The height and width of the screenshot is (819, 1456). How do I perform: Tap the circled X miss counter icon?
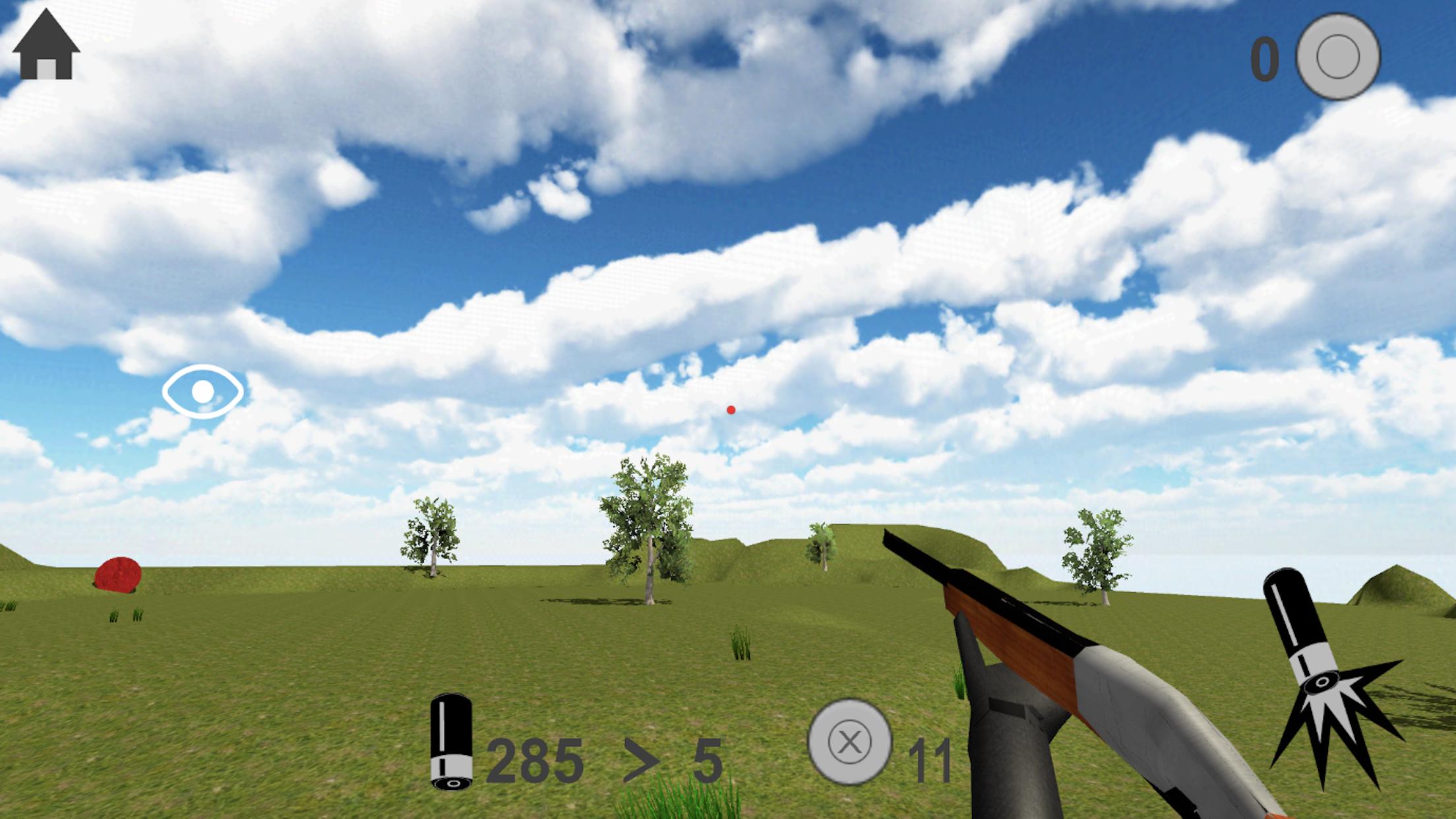(852, 742)
